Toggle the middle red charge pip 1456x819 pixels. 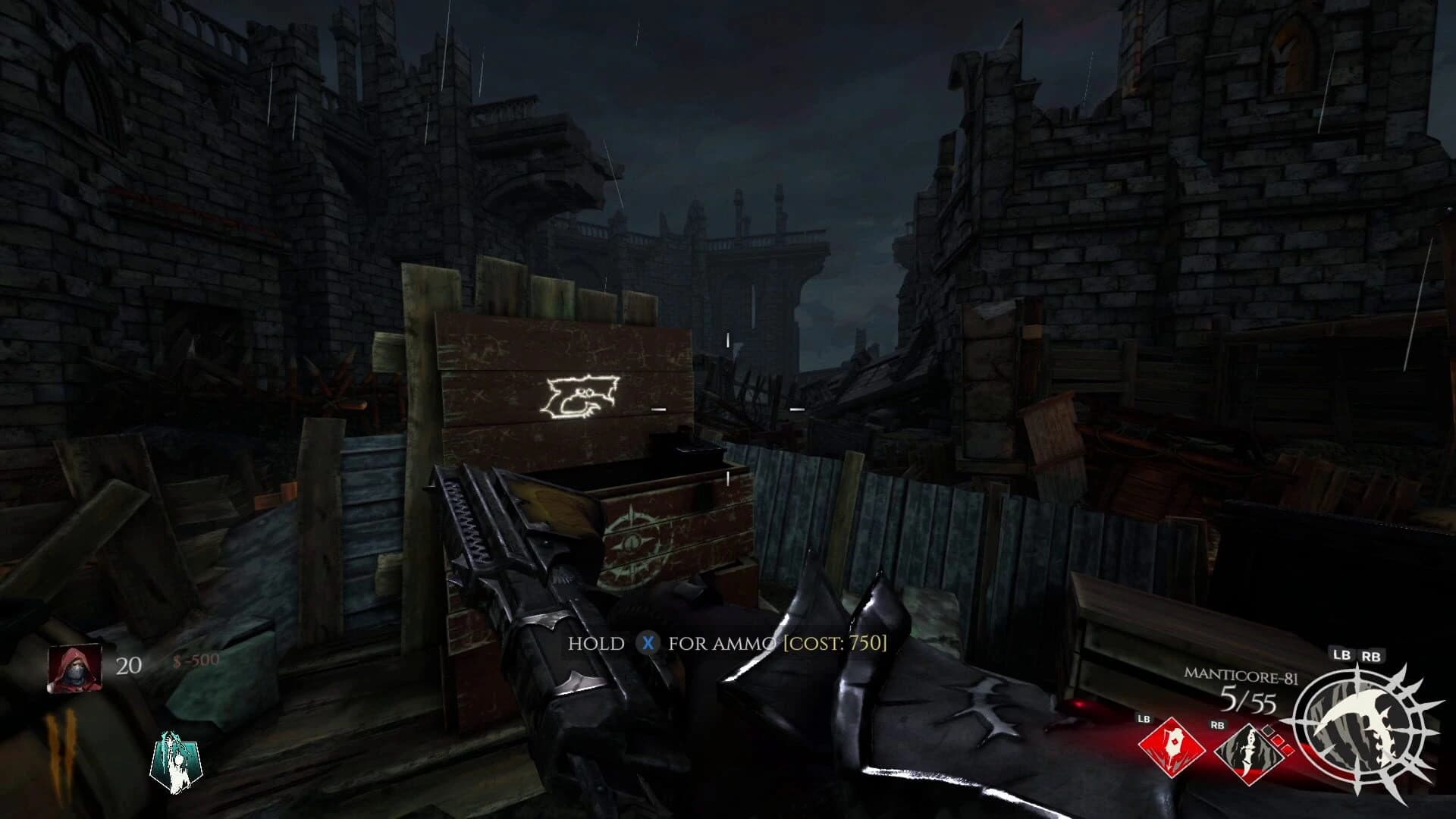coord(1276,740)
